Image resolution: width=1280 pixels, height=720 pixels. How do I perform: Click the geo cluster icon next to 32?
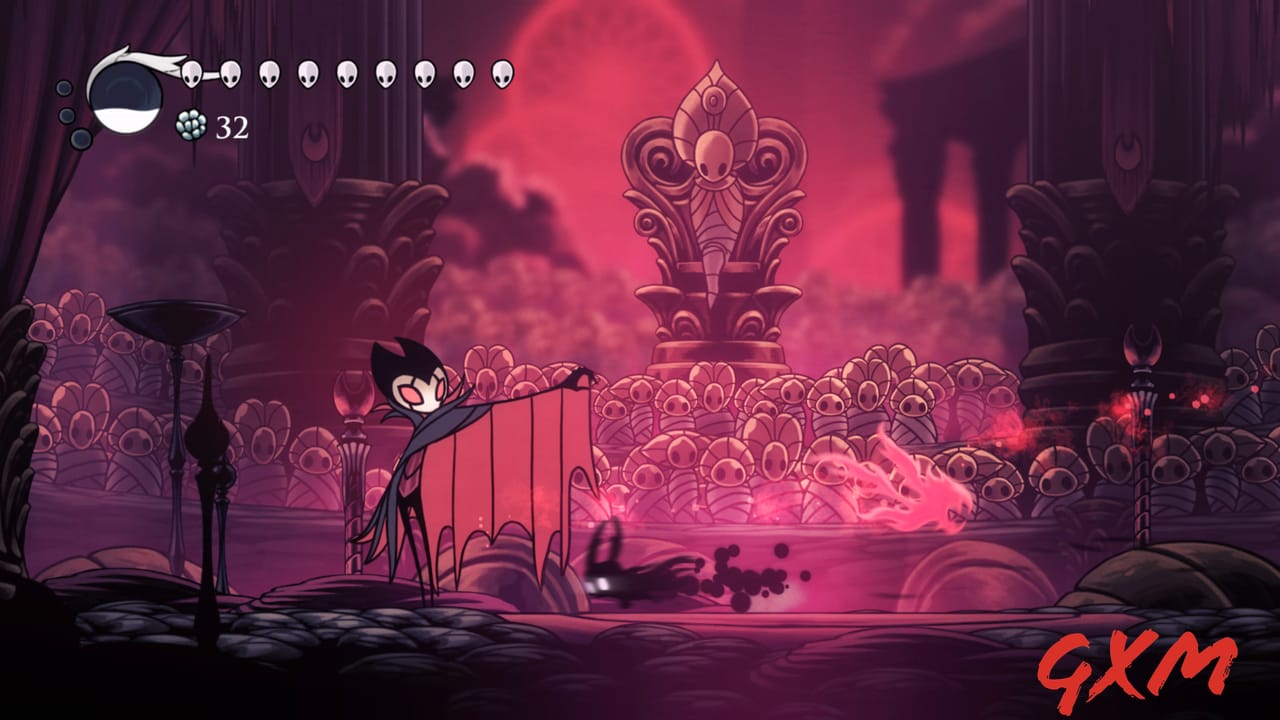pos(191,125)
